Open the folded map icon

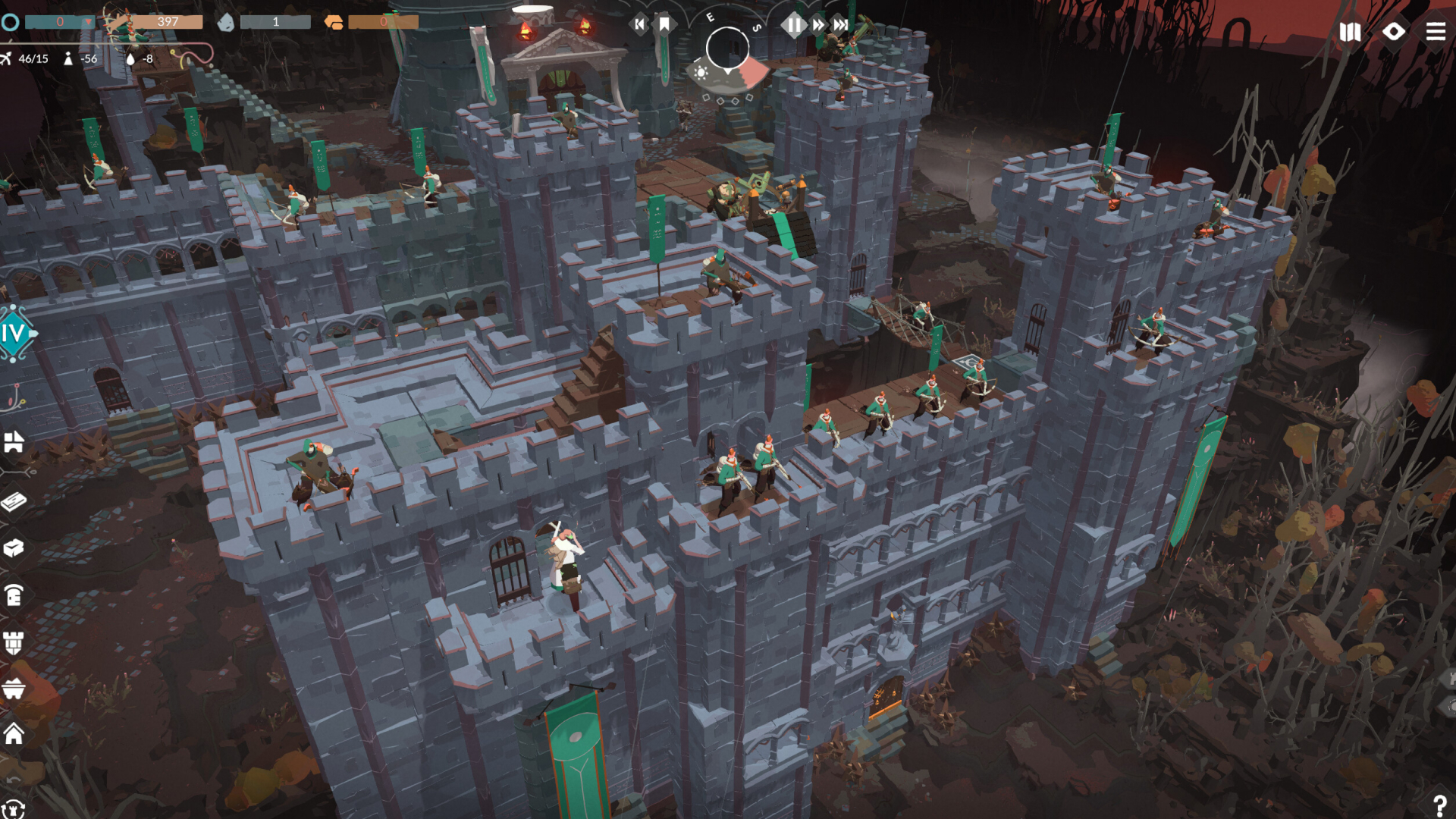(x=1350, y=32)
